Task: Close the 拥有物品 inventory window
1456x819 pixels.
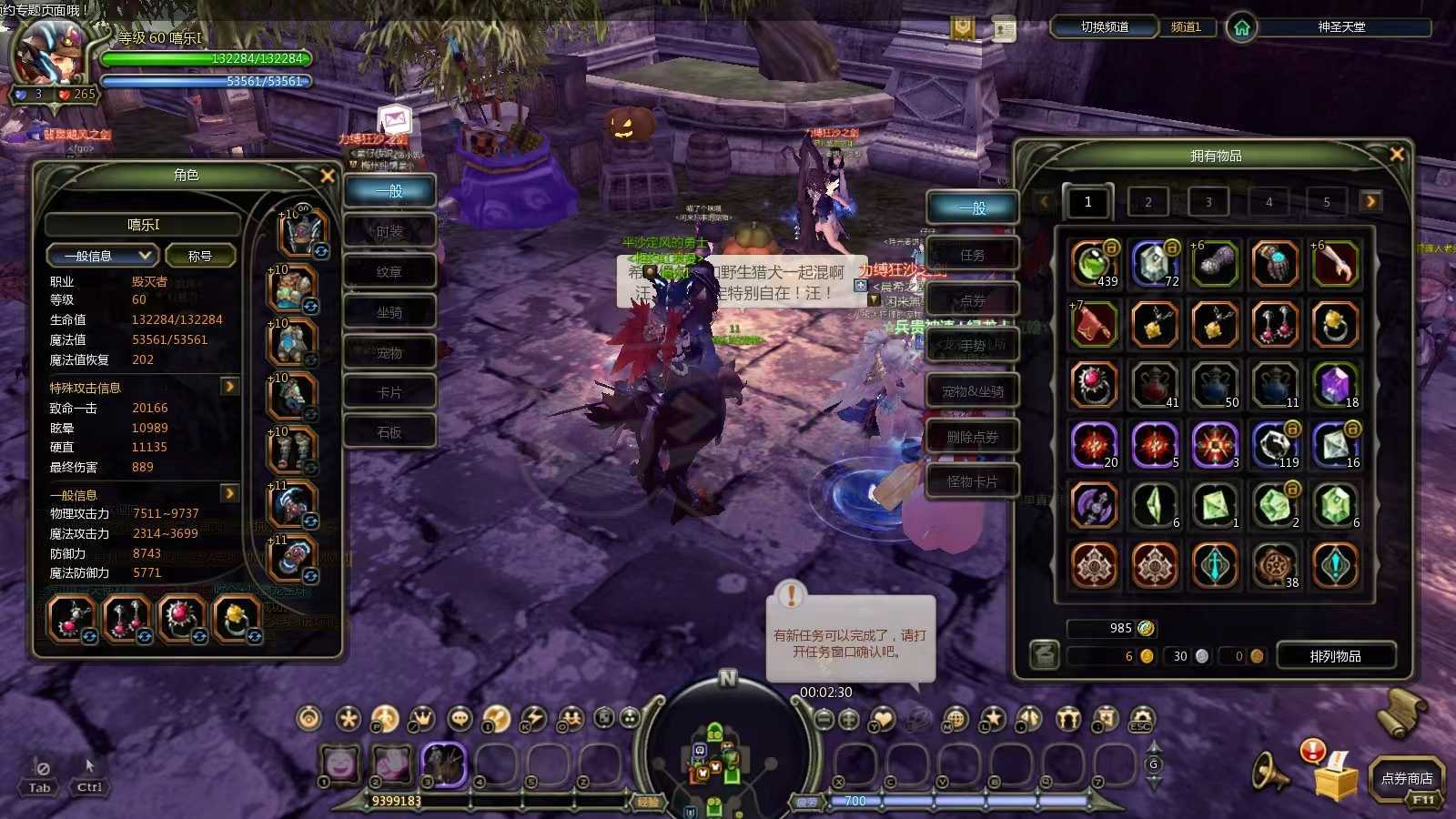Action: coord(1396,155)
